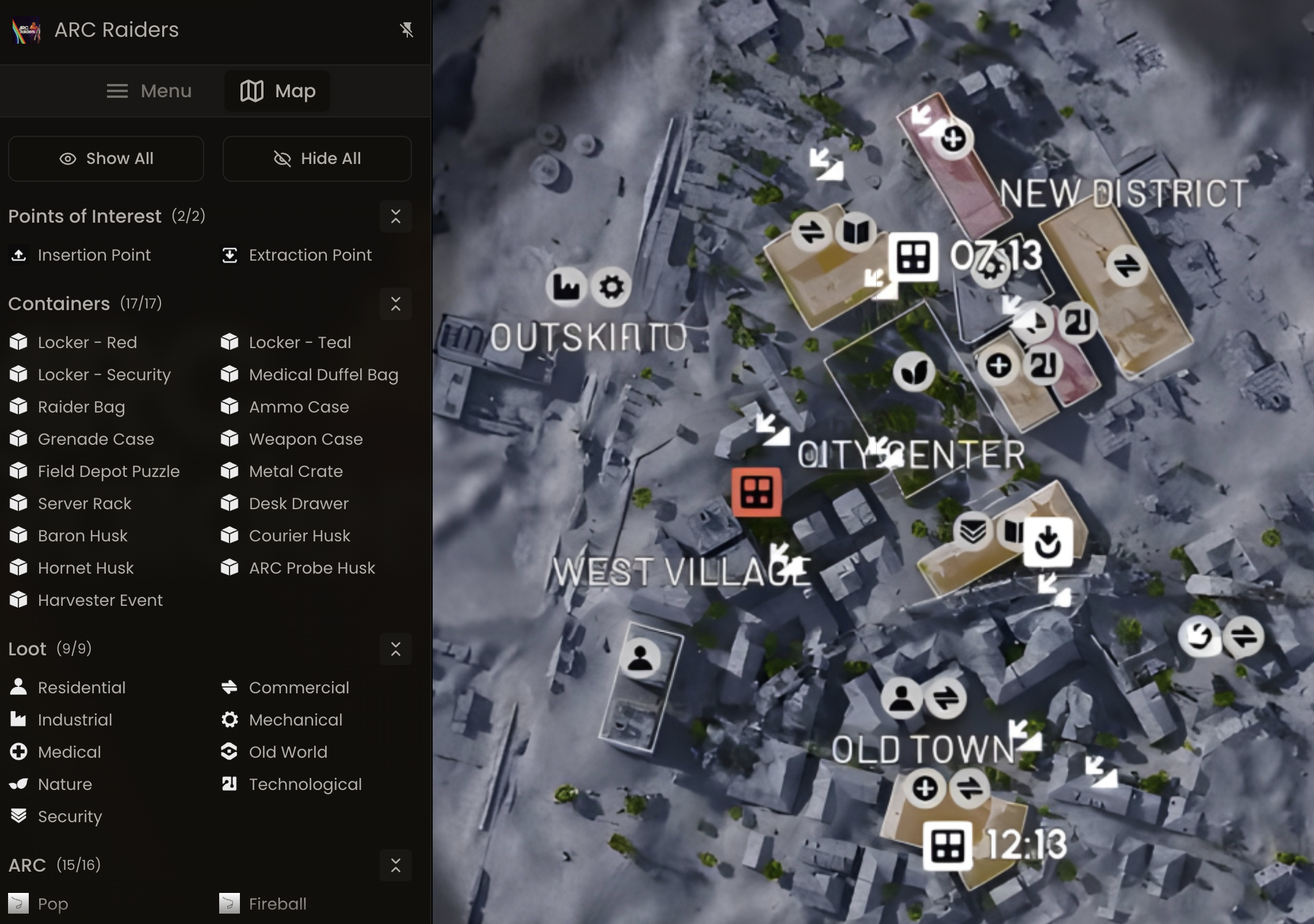Viewport: 1314px width, 924px height.
Task: Click the ARC Raiders logo
Action: 26,30
